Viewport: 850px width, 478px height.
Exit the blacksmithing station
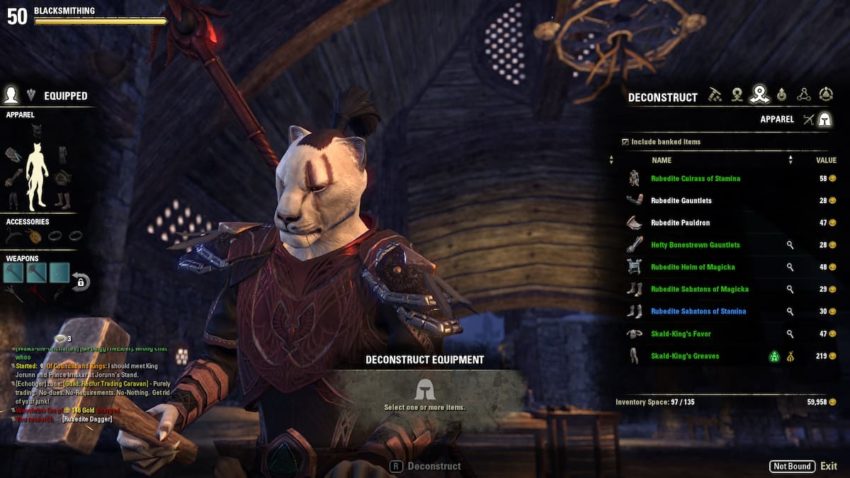(828, 466)
